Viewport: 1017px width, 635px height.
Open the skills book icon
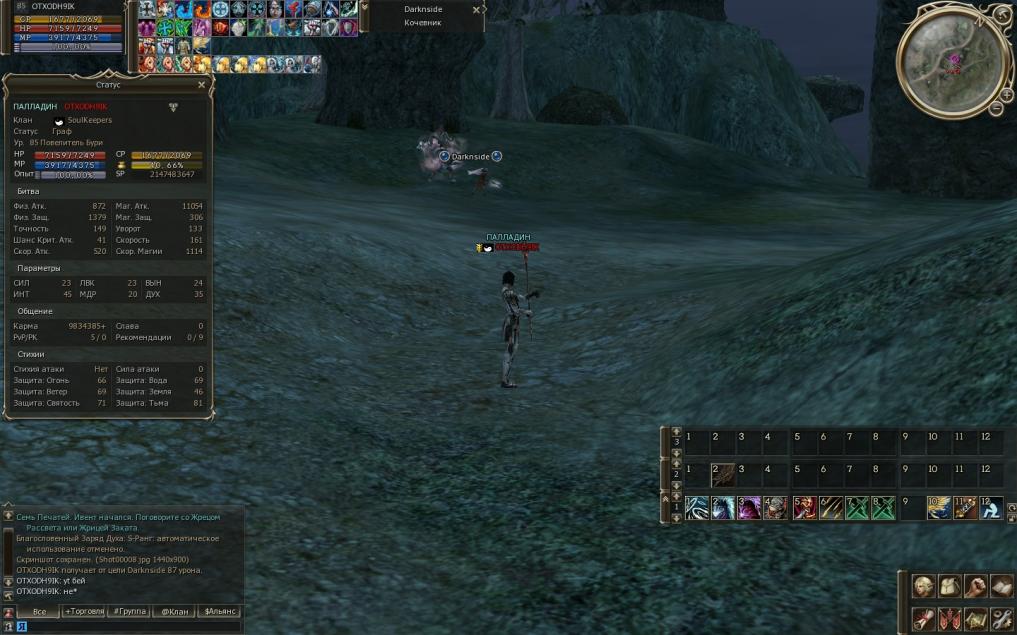[1001, 586]
